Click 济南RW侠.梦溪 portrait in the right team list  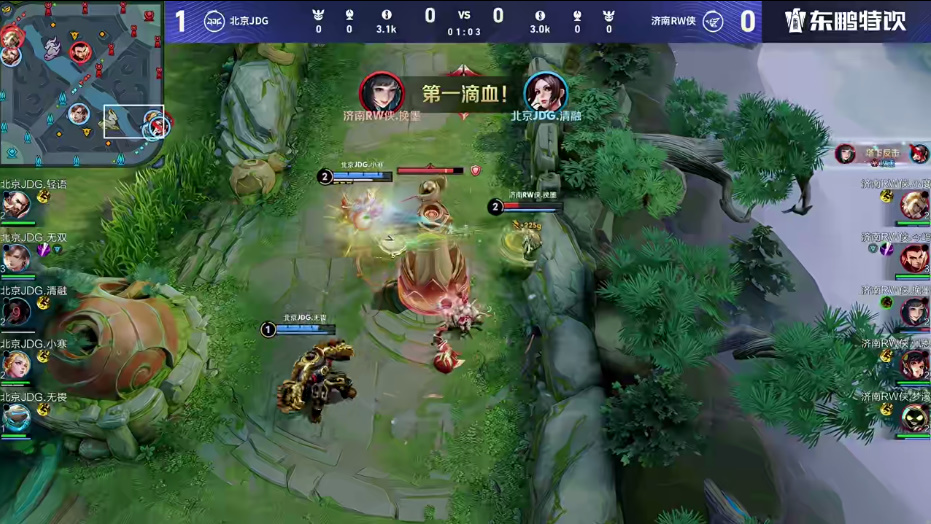click(914, 418)
